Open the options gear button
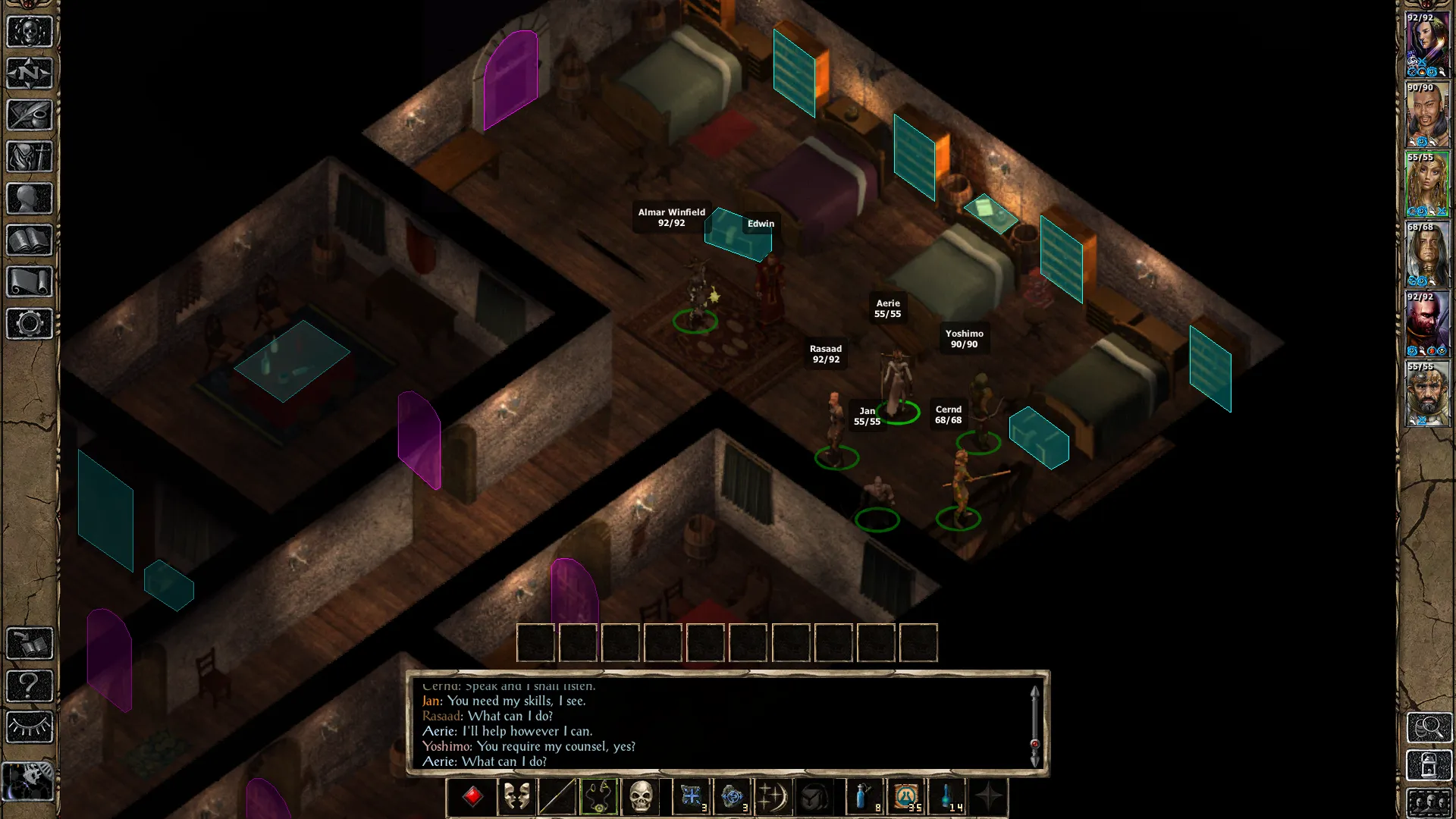Viewport: 1456px width, 819px height. (29, 324)
